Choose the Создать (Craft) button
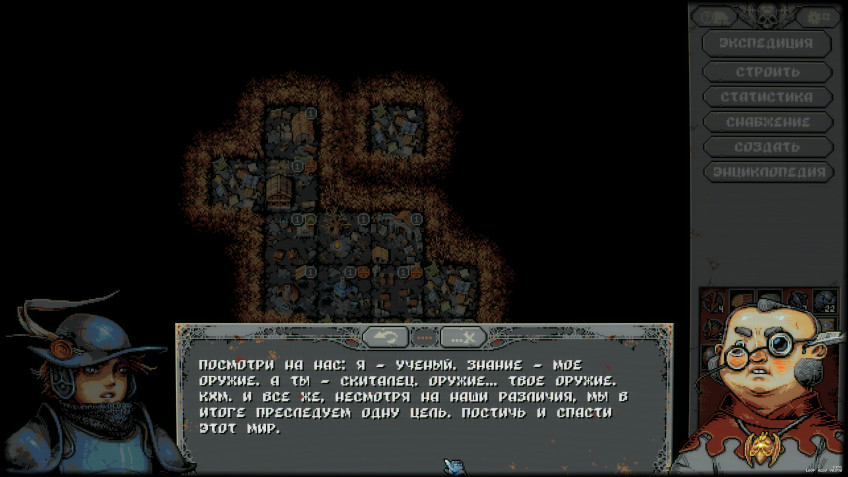The image size is (848, 477). click(x=767, y=147)
